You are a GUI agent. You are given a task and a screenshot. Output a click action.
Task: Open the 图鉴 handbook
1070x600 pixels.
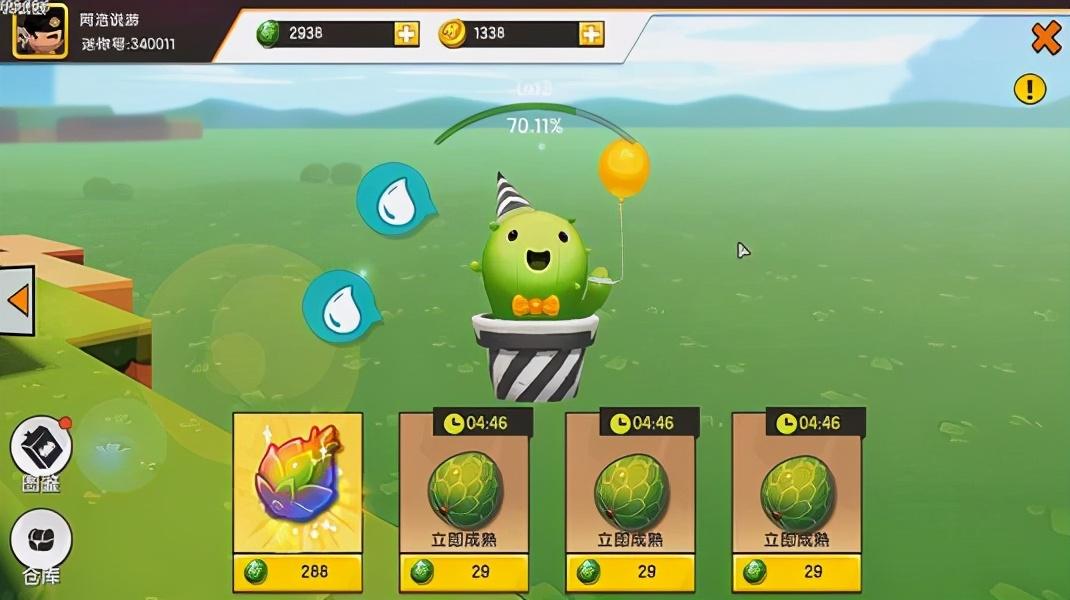point(41,452)
